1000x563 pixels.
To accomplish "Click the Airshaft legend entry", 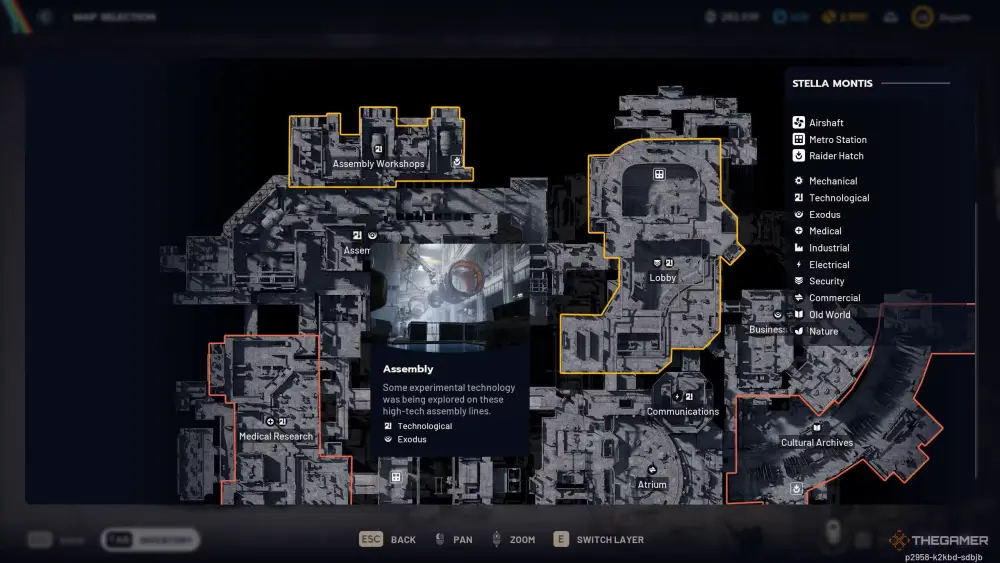I will (x=826, y=123).
